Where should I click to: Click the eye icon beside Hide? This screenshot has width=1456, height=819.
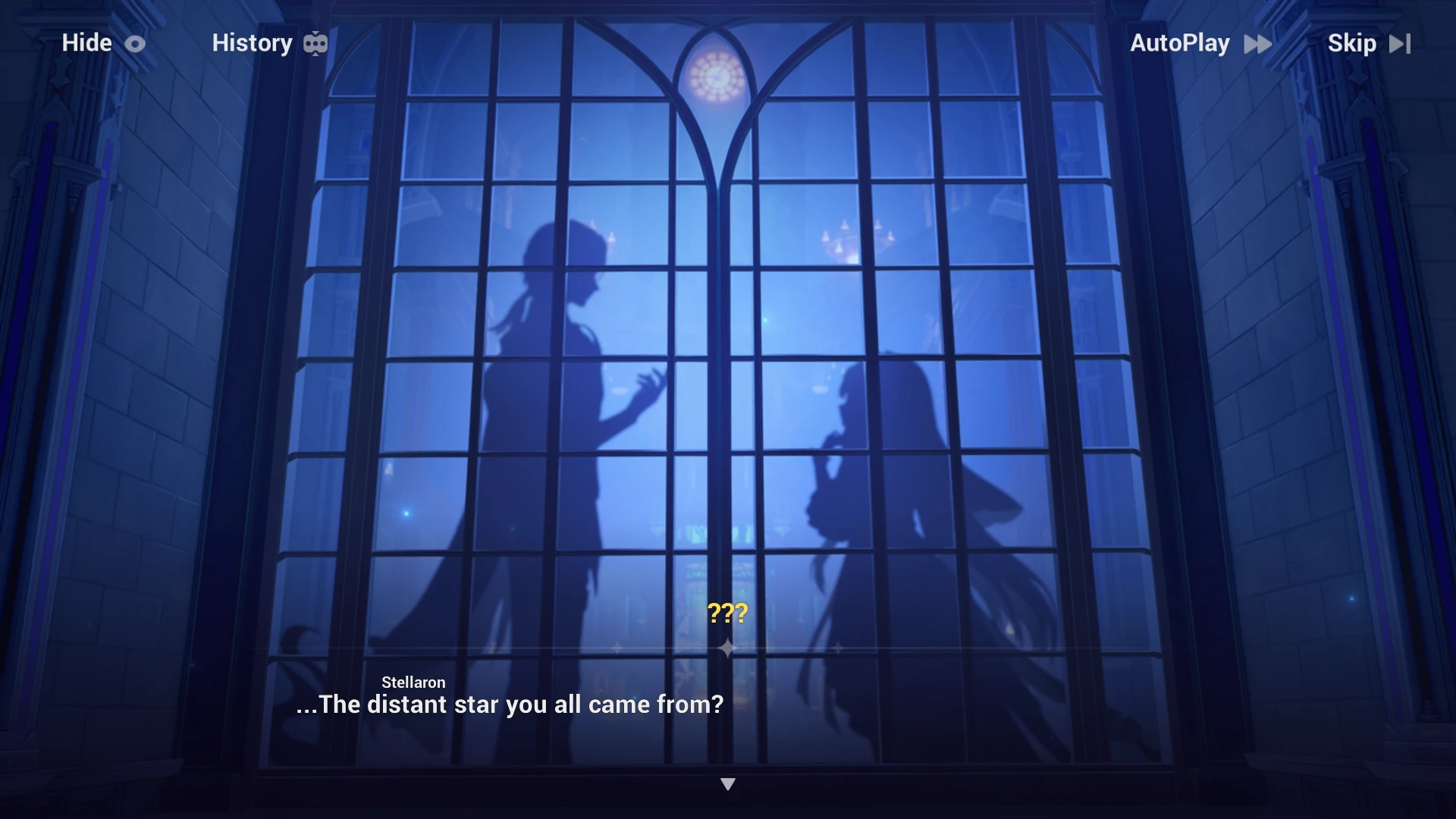click(134, 43)
